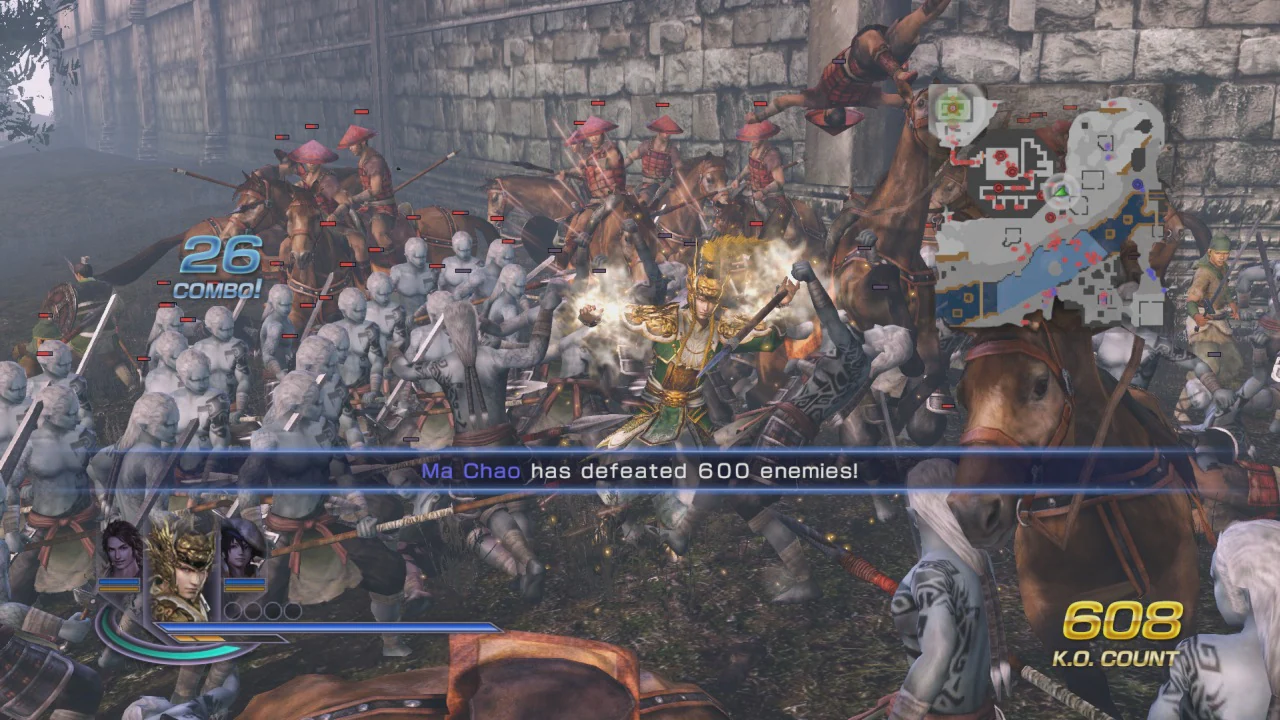The image size is (1280, 720).
Task: Click the green player arrow on the minimap
Action: [1060, 191]
